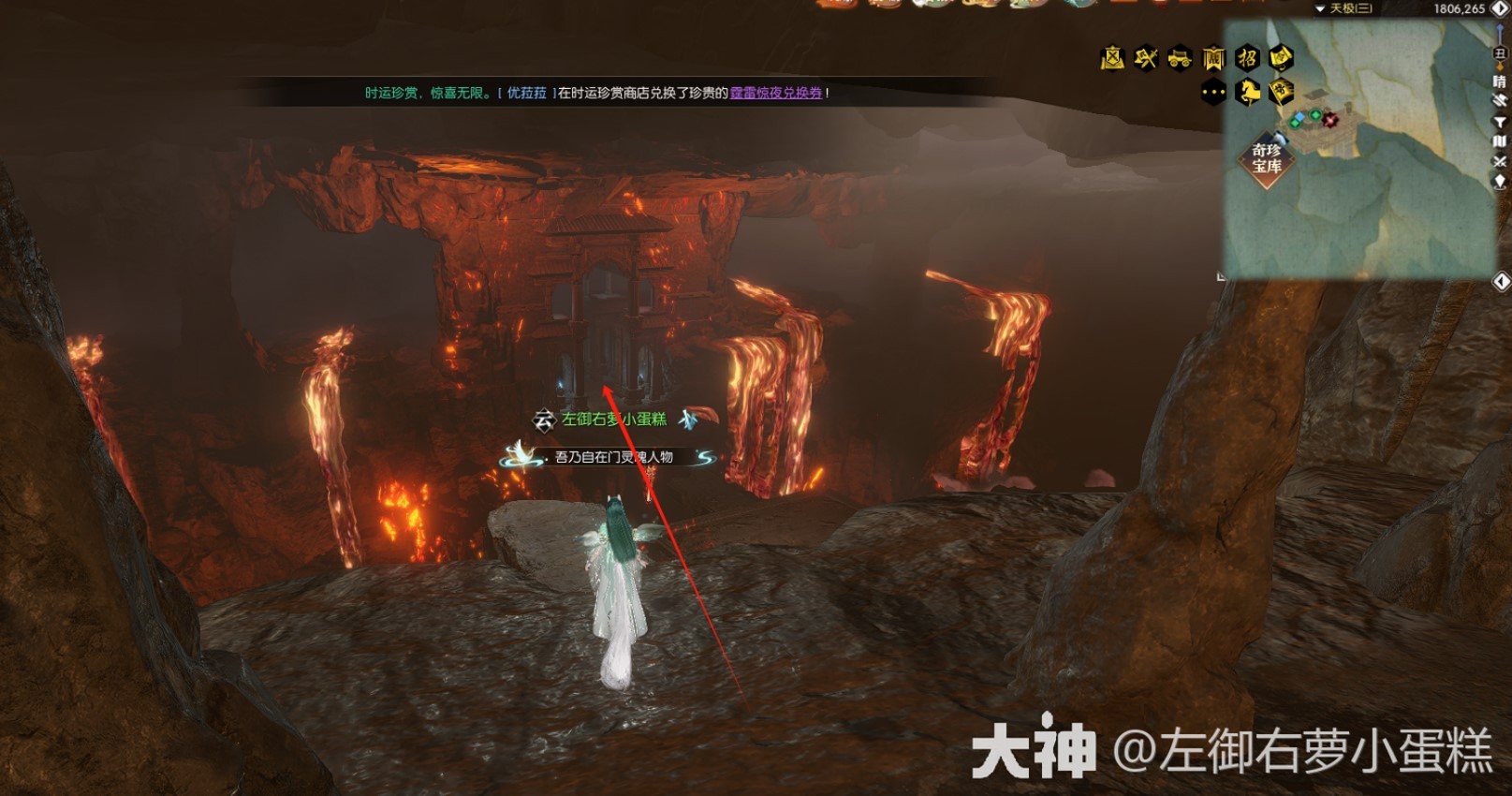The width and height of the screenshot is (1512, 796).
Task: Select the 奇珍宝库 marker on minimap
Action: (1267, 159)
